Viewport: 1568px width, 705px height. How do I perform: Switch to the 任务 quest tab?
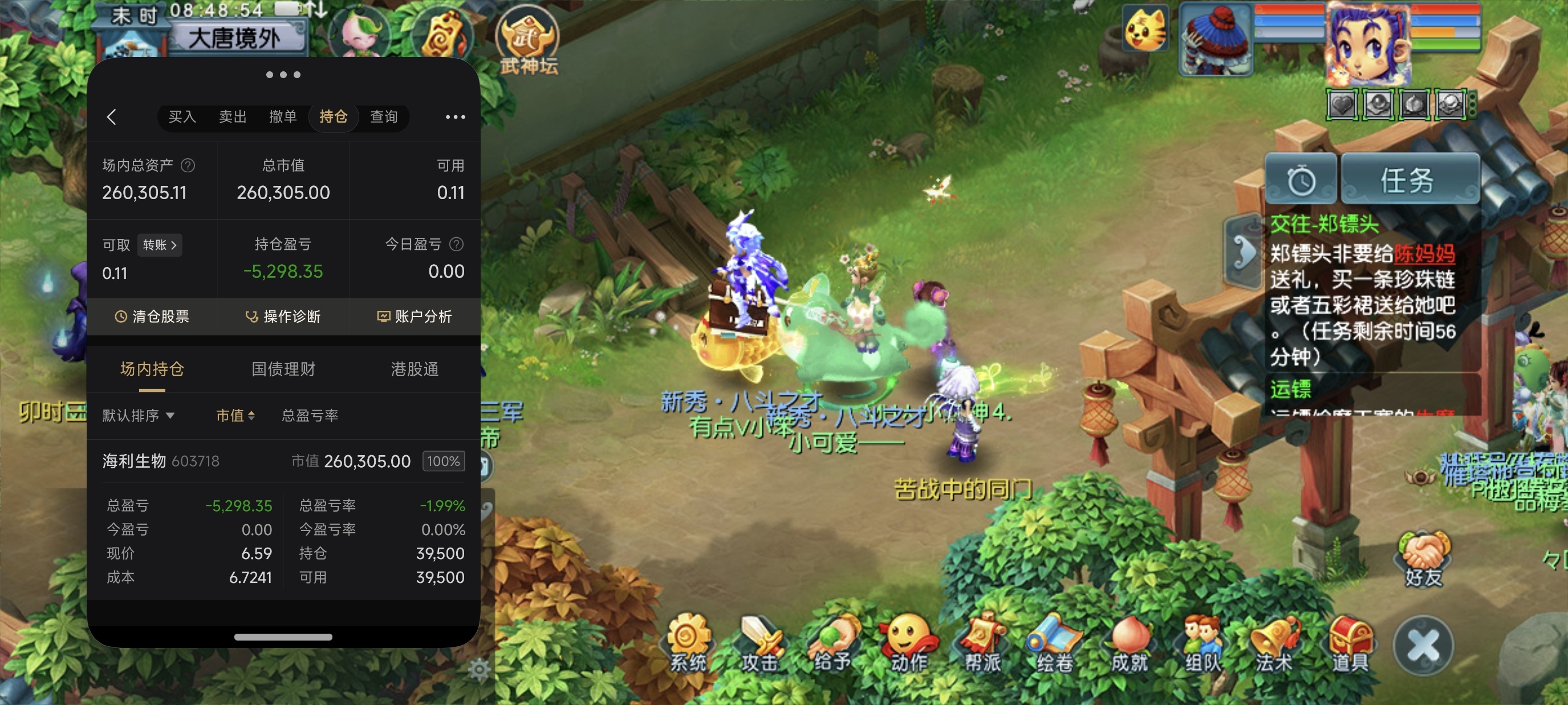pyautogui.click(x=1408, y=180)
